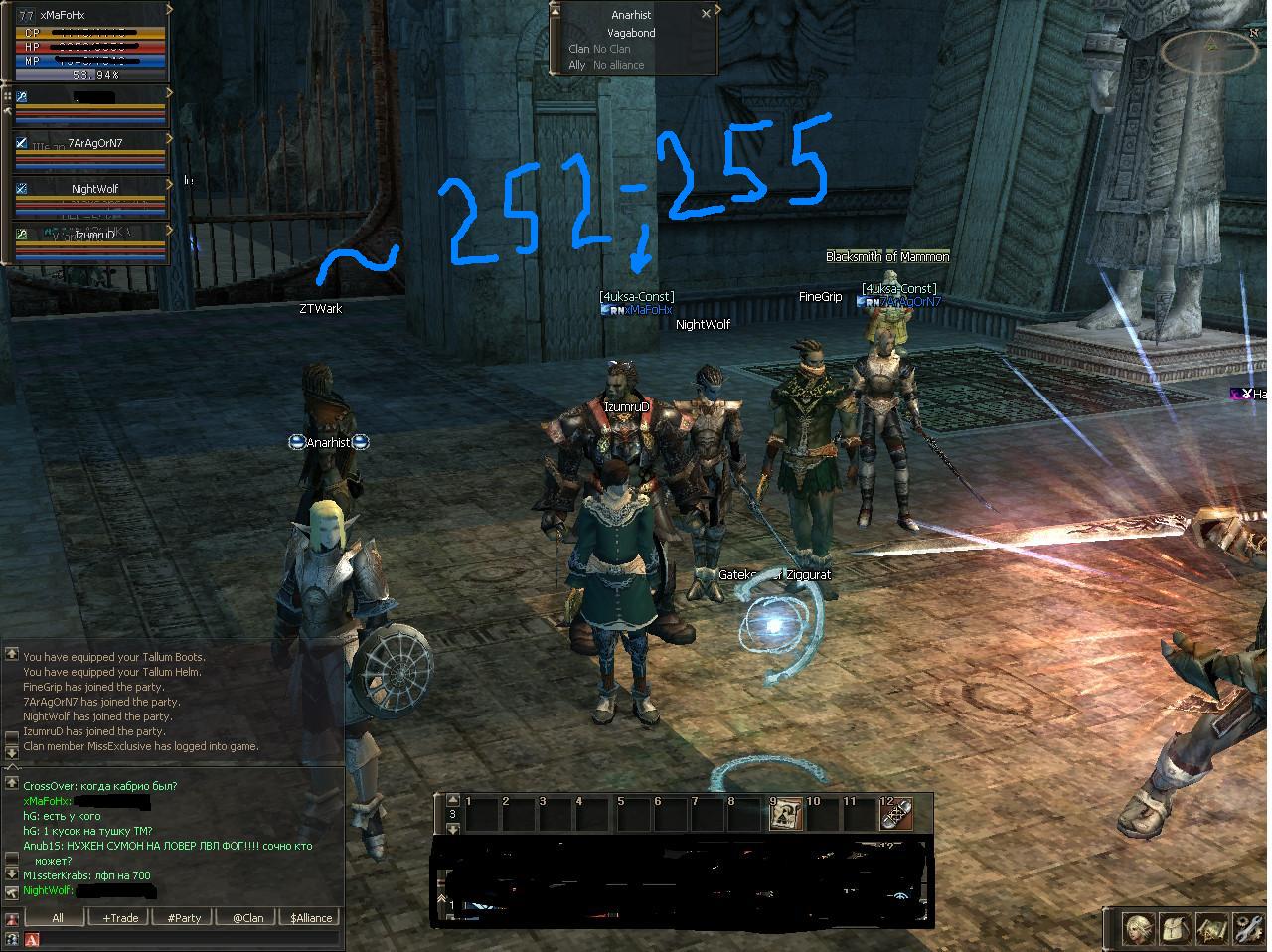Switch to the All chat tab
1272x952 pixels.
[x=58, y=918]
